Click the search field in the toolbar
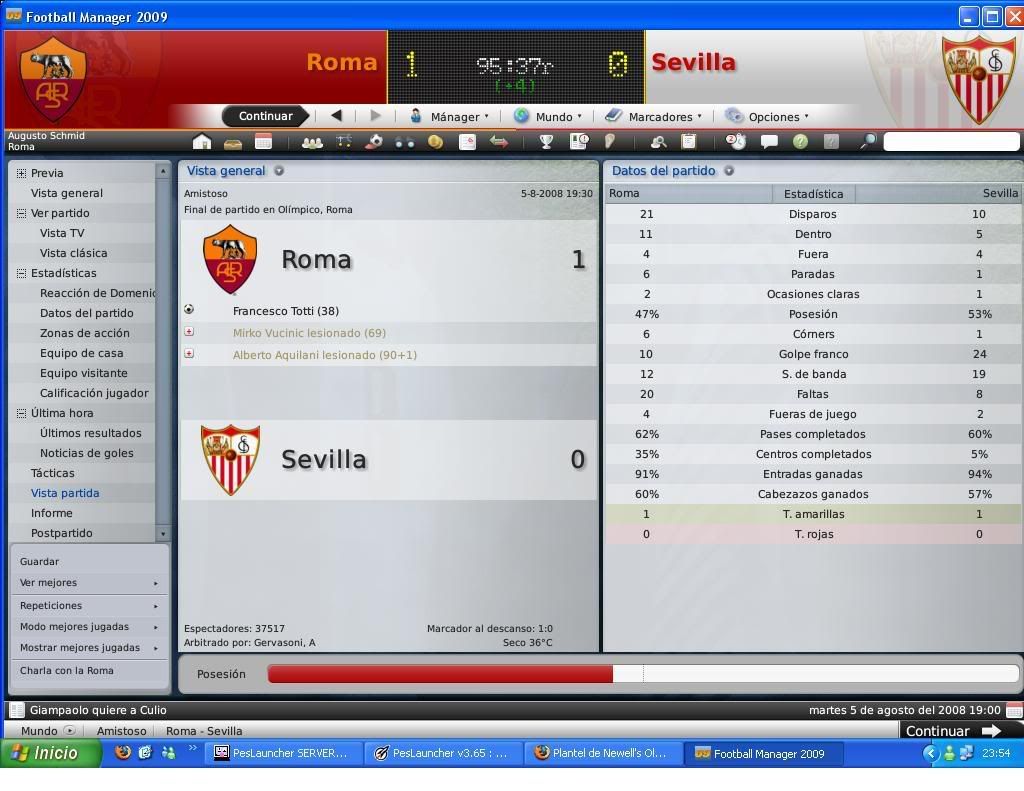The width and height of the screenshot is (1024, 791). tap(950, 142)
